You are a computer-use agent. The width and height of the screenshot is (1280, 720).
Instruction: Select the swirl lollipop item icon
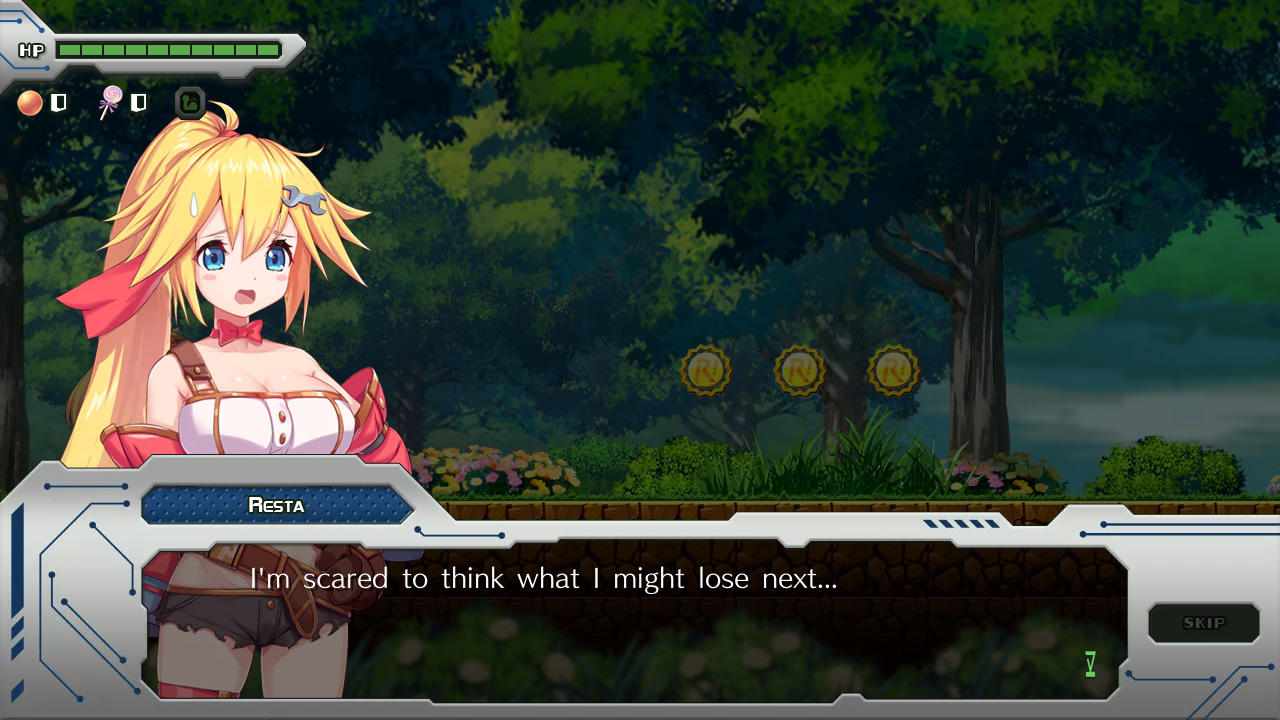110,102
